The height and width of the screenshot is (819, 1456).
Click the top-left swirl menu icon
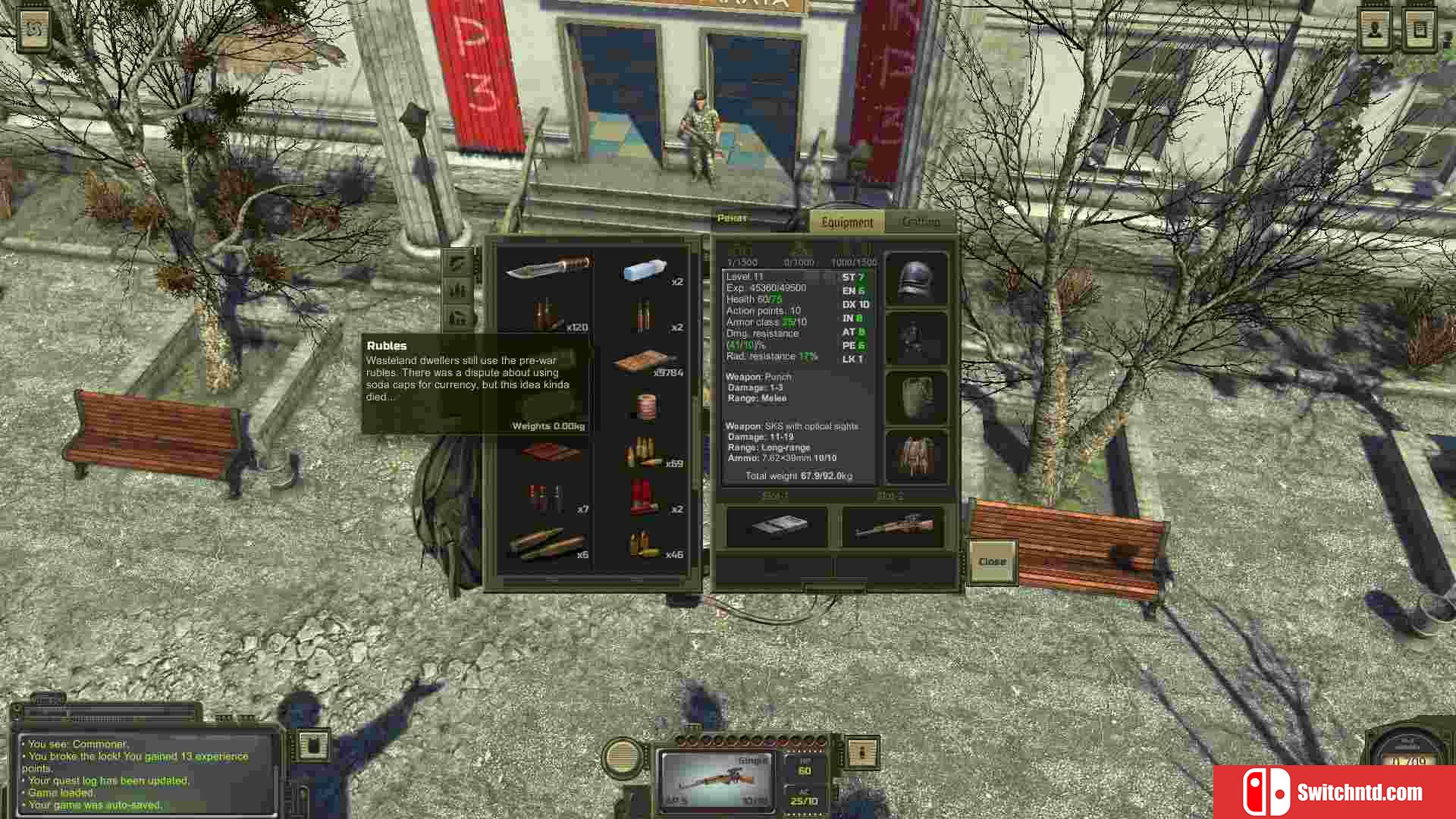34,30
